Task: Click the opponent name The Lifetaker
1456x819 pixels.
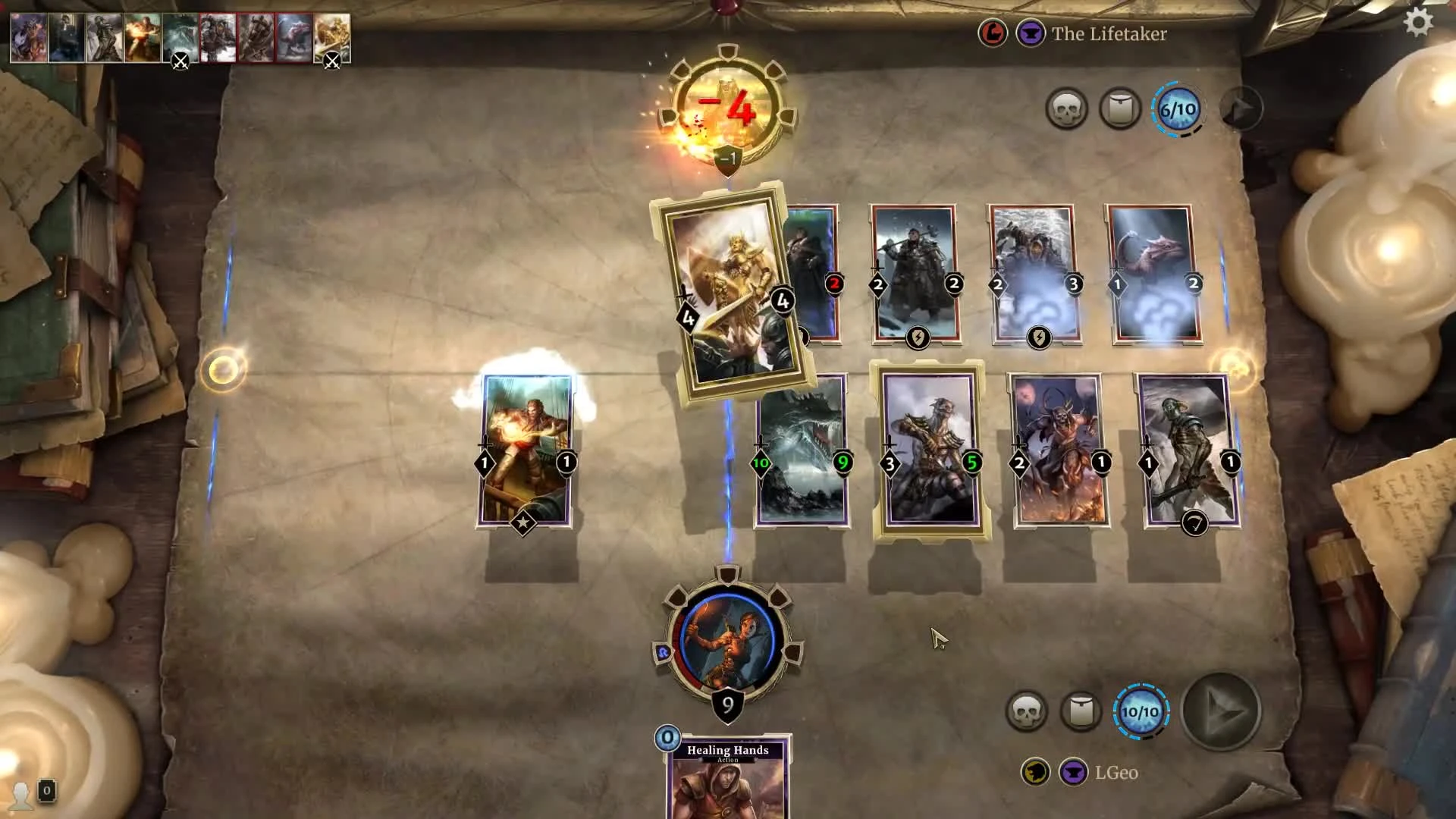Action: [x=1109, y=34]
